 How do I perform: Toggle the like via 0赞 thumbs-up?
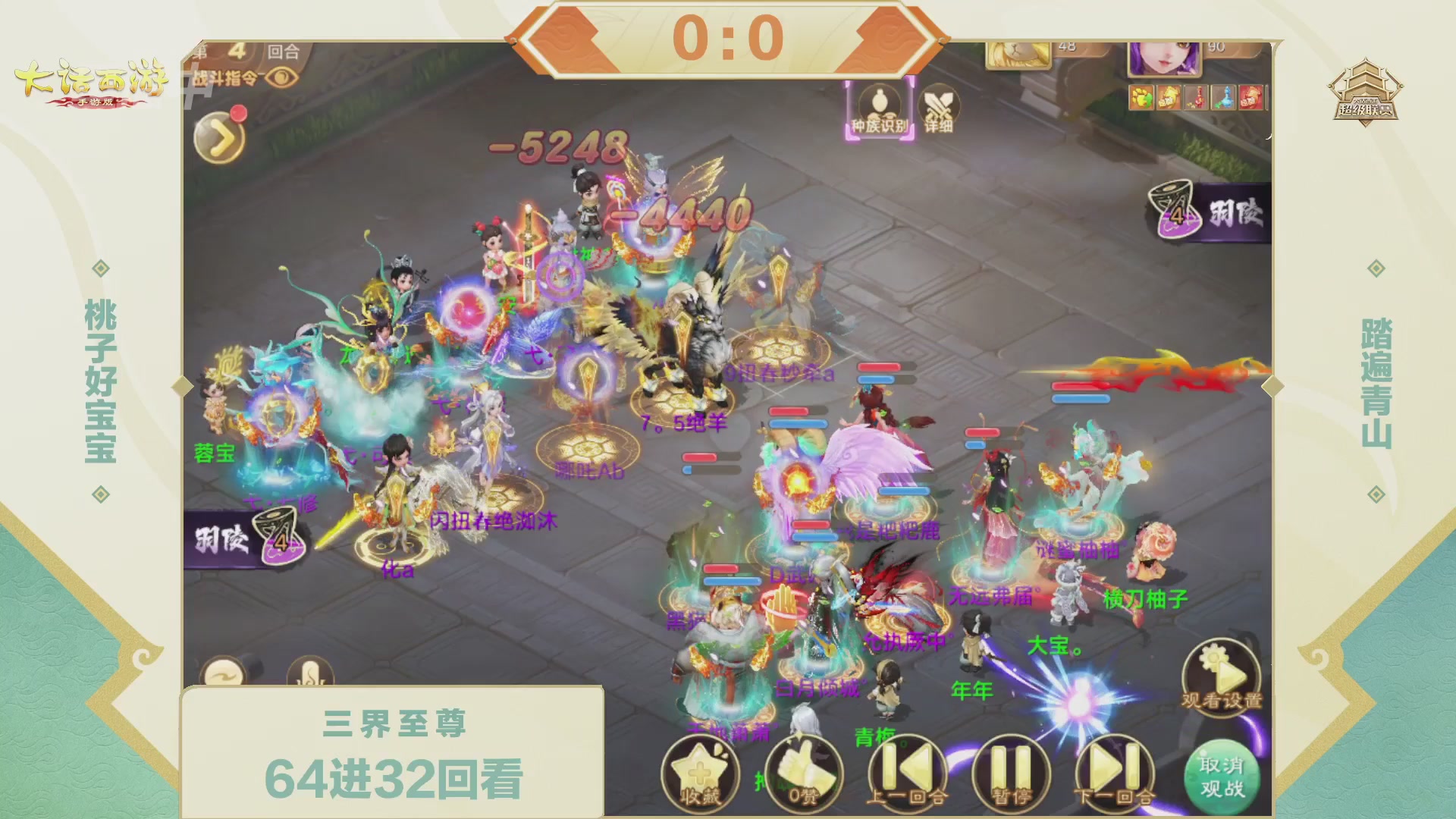pos(803,771)
